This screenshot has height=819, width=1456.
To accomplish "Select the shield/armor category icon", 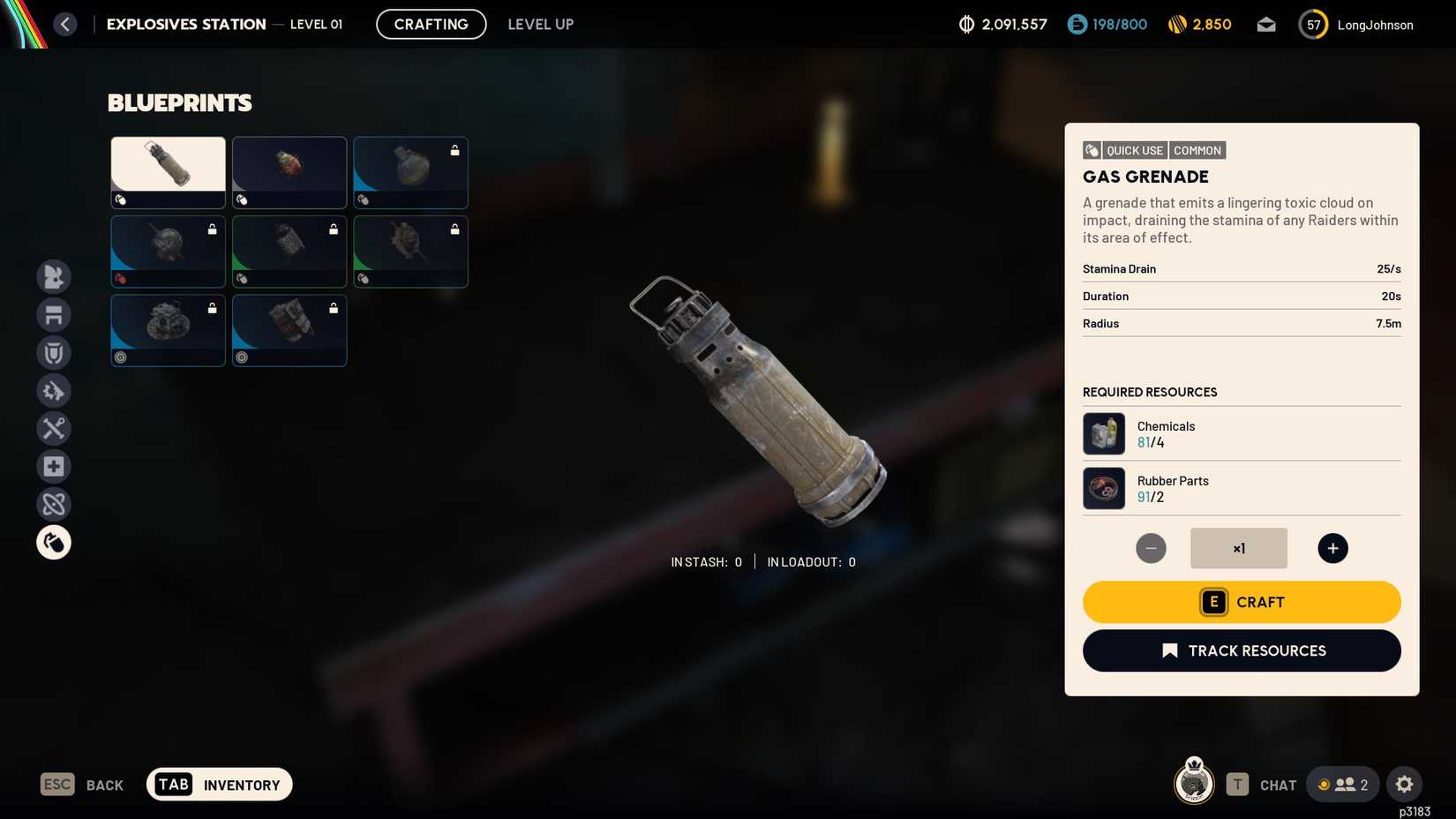I will click(54, 353).
